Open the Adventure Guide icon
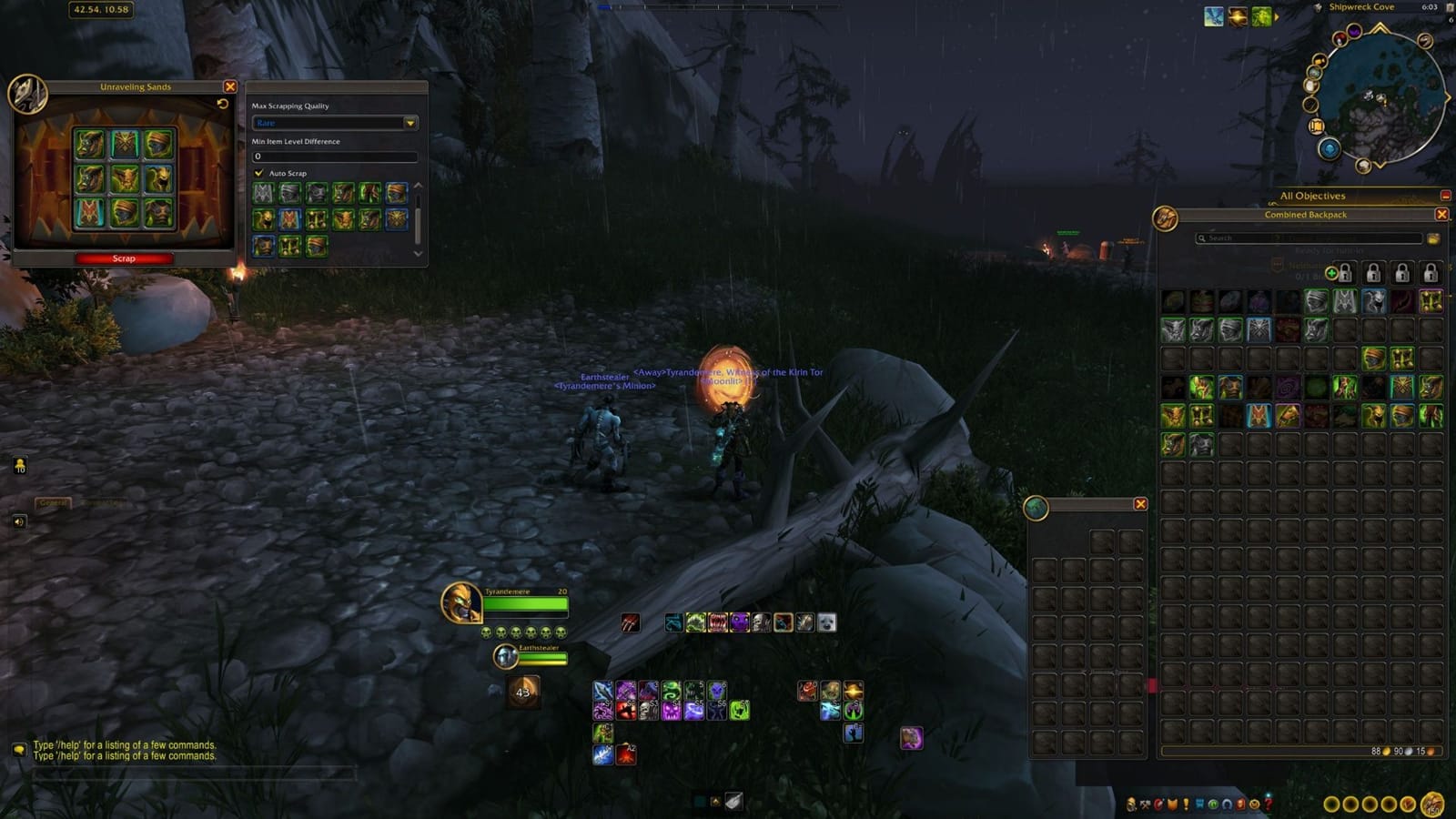Image resolution: width=1456 pixels, height=819 pixels. 1240,804
